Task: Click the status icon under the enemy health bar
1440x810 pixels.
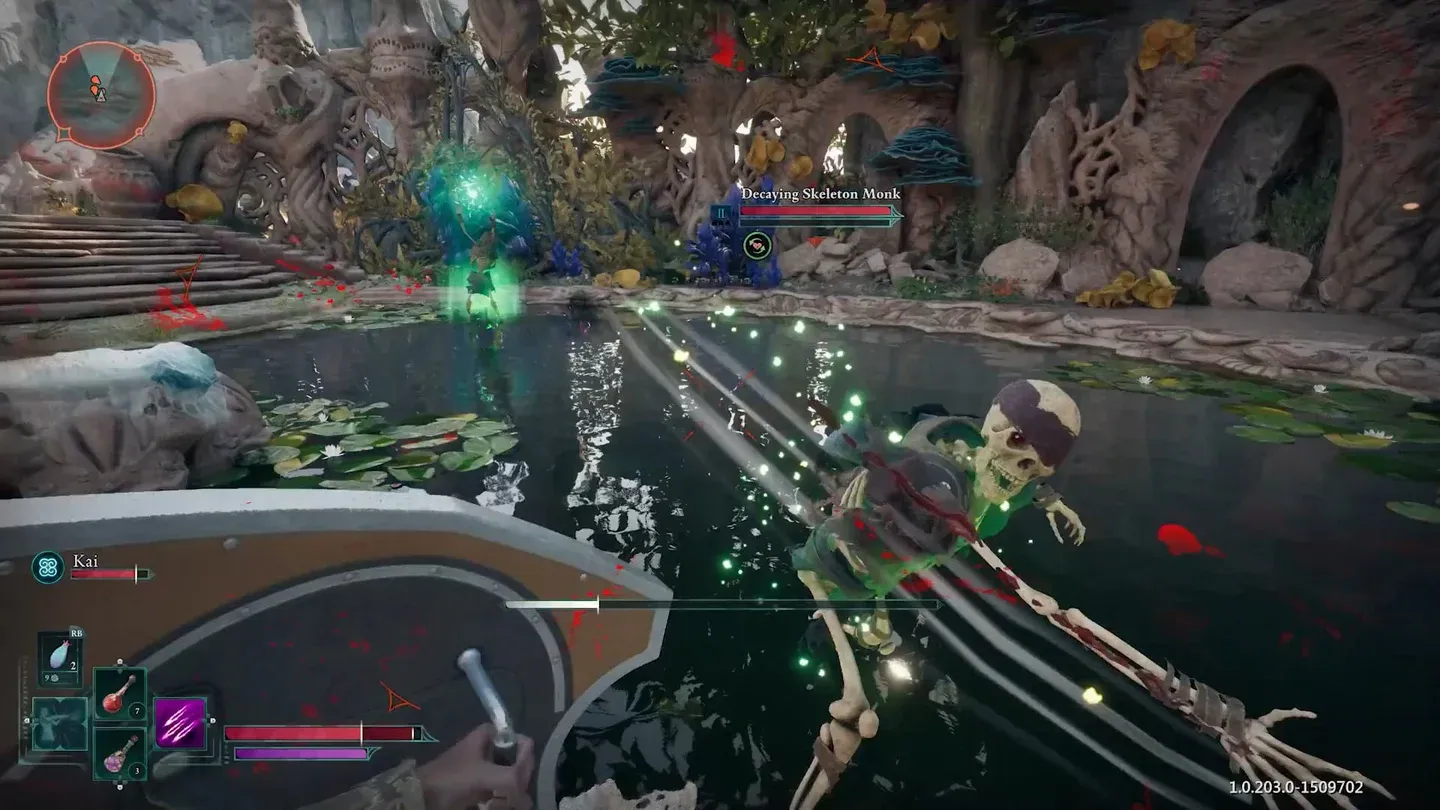Action: [757, 243]
